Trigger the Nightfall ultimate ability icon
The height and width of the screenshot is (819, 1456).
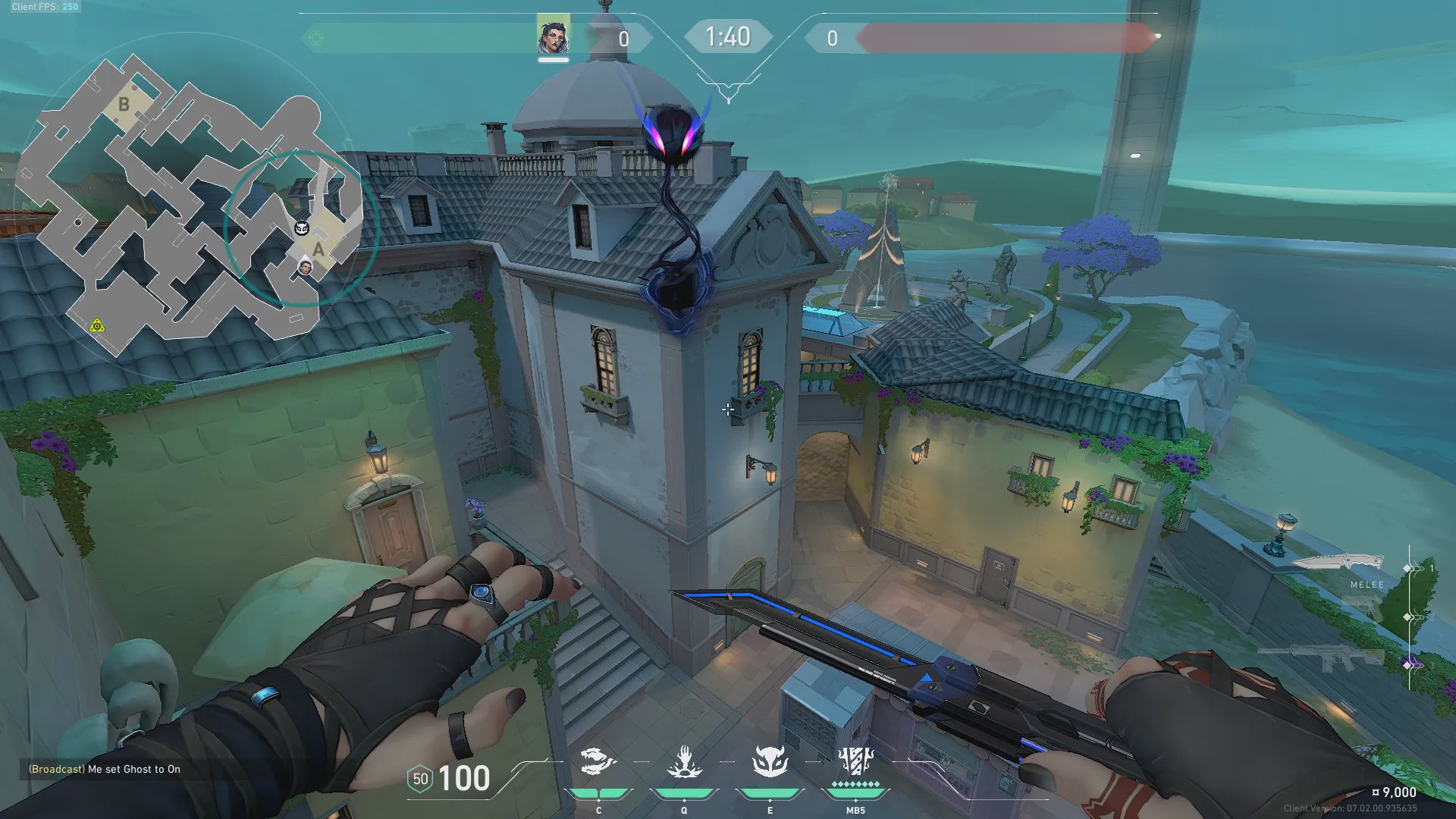click(855, 760)
